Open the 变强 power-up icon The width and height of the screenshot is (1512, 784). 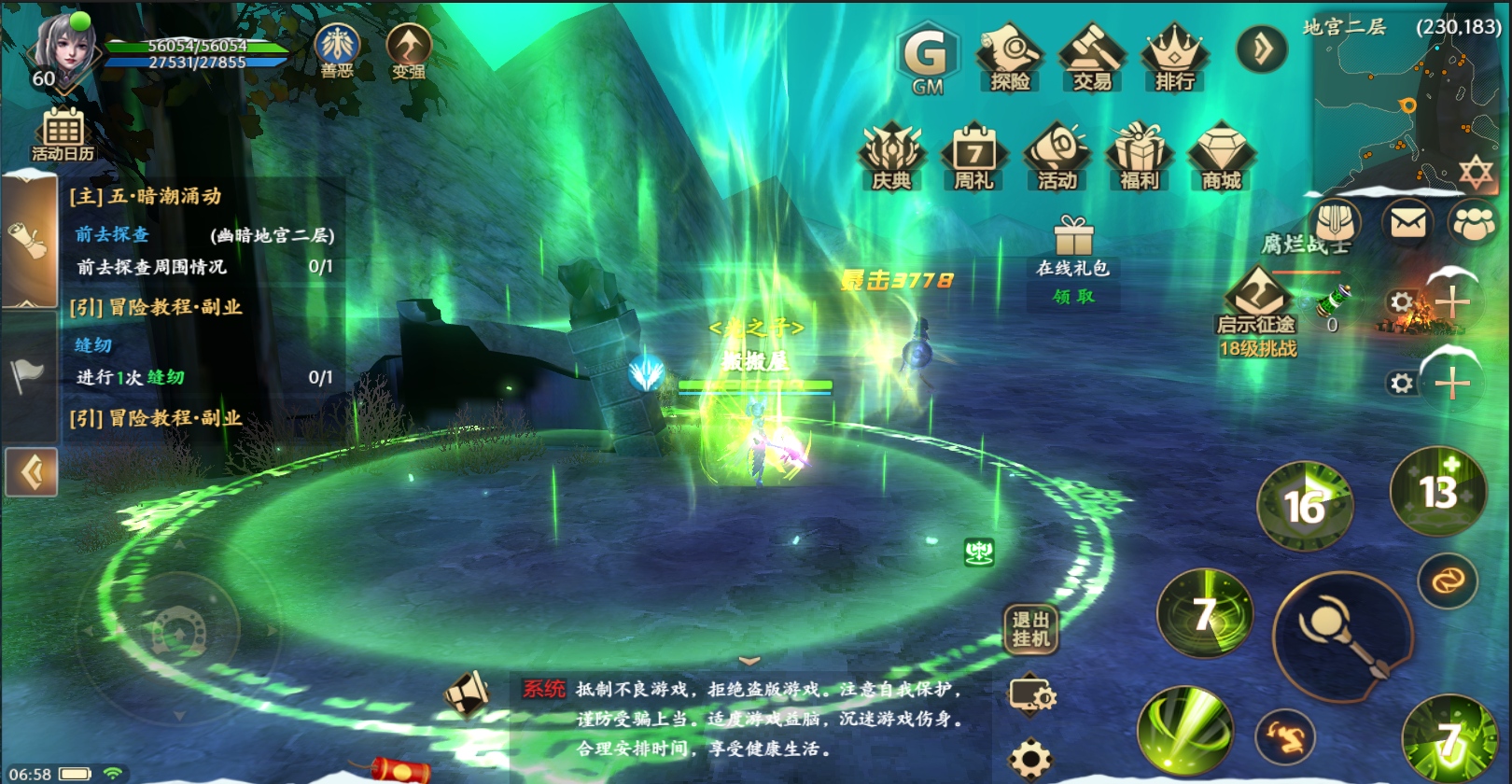click(409, 50)
